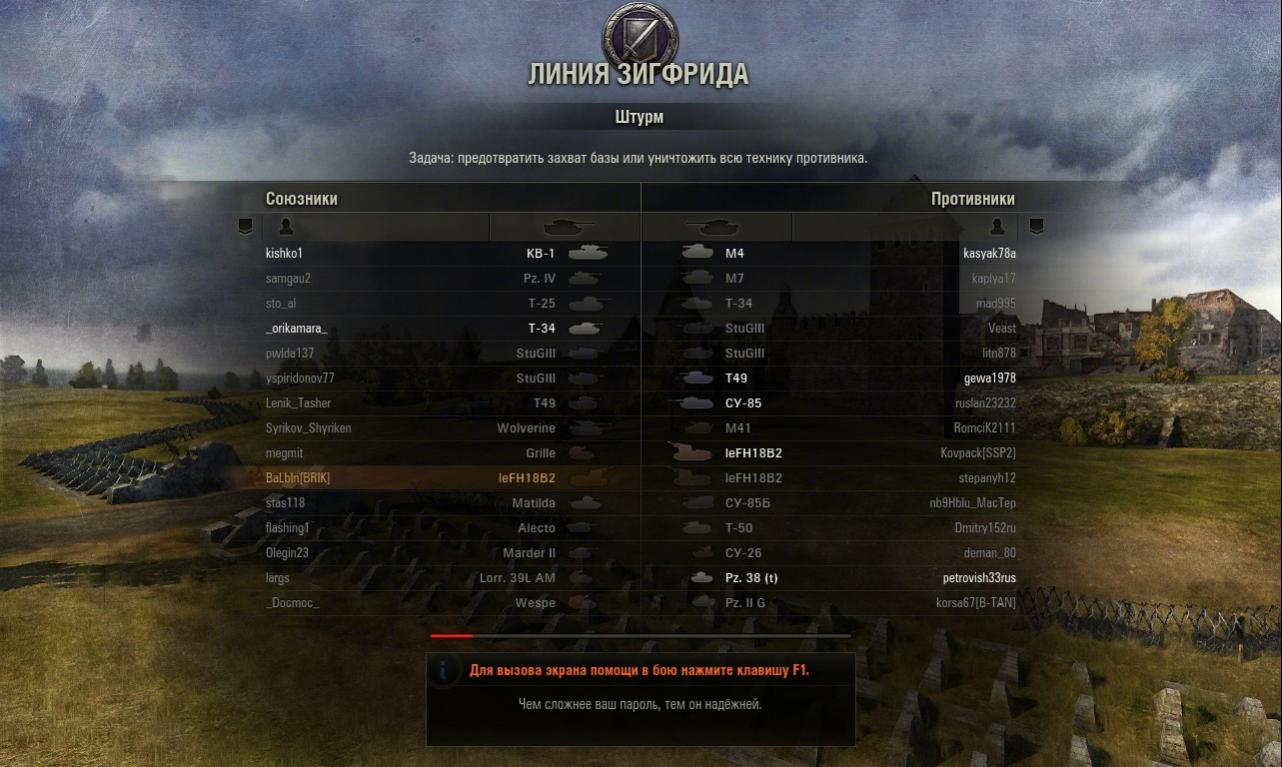Select Lenik_Tasher in the allies list
This screenshot has width=1282, height=767.
point(299,404)
